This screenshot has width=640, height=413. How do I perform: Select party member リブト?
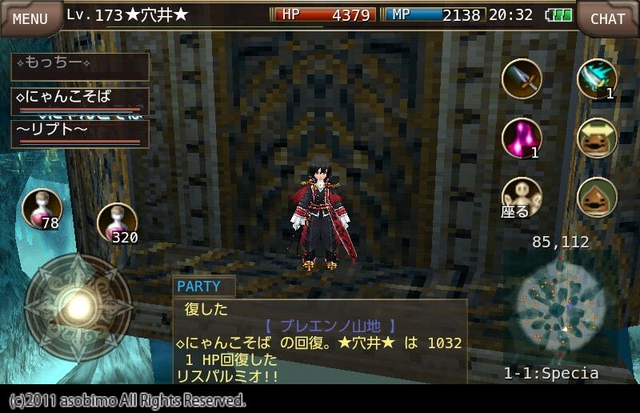click(x=80, y=132)
